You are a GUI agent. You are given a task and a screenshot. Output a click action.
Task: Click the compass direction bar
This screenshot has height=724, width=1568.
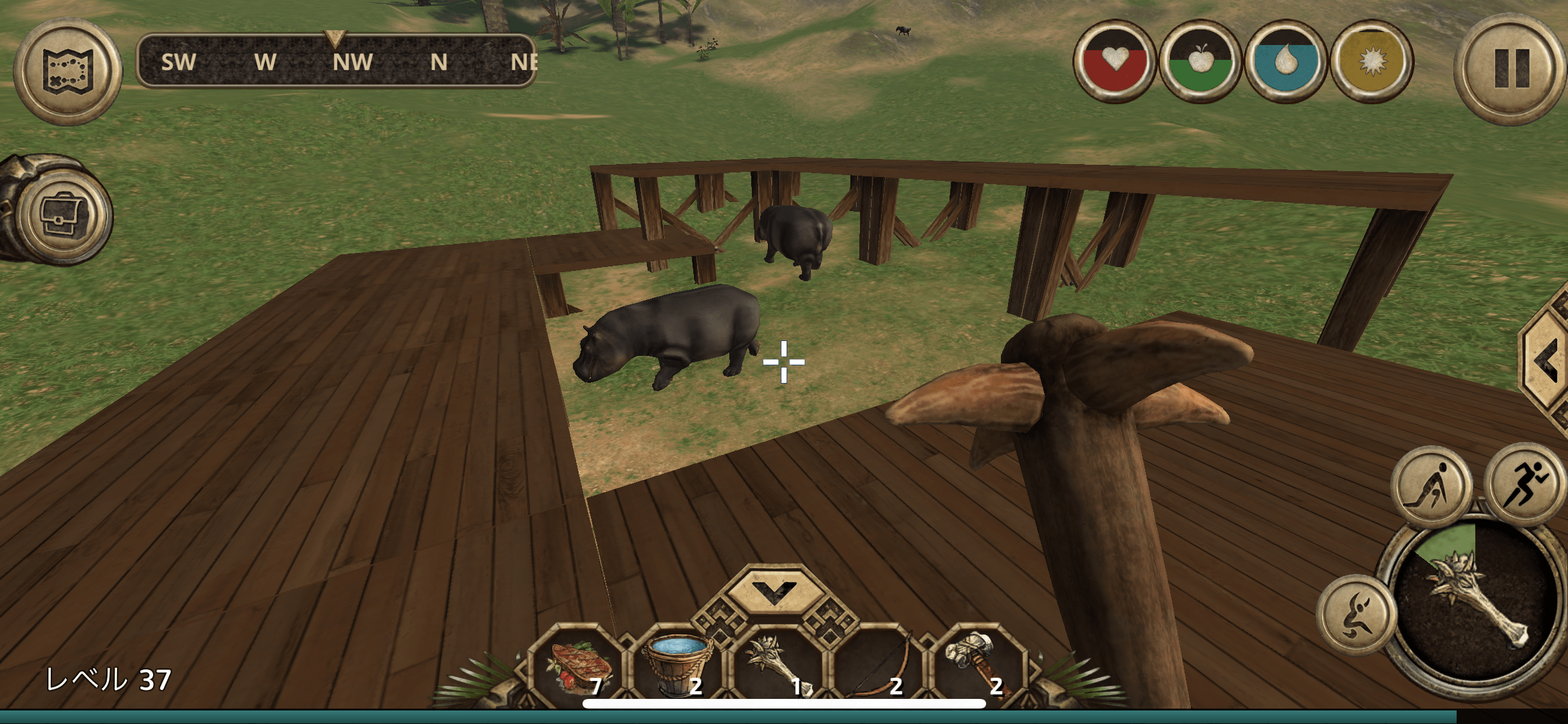click(336, 62)
